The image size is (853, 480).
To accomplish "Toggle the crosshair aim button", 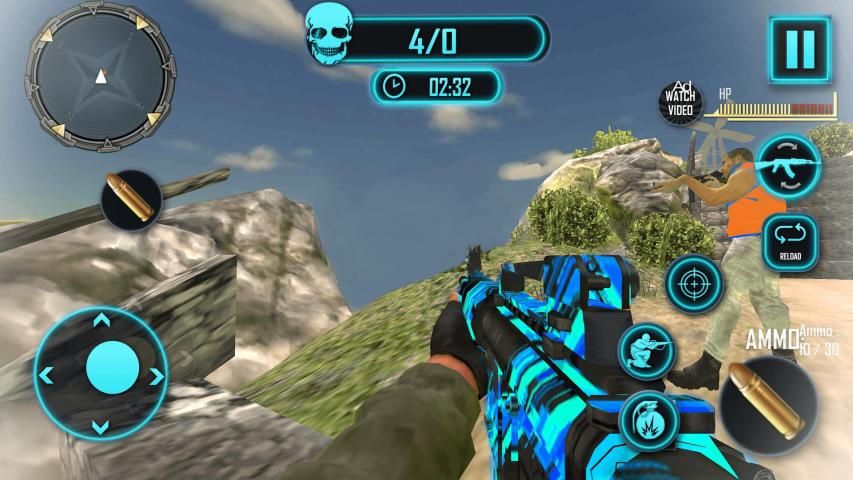I will coord(694,283).
